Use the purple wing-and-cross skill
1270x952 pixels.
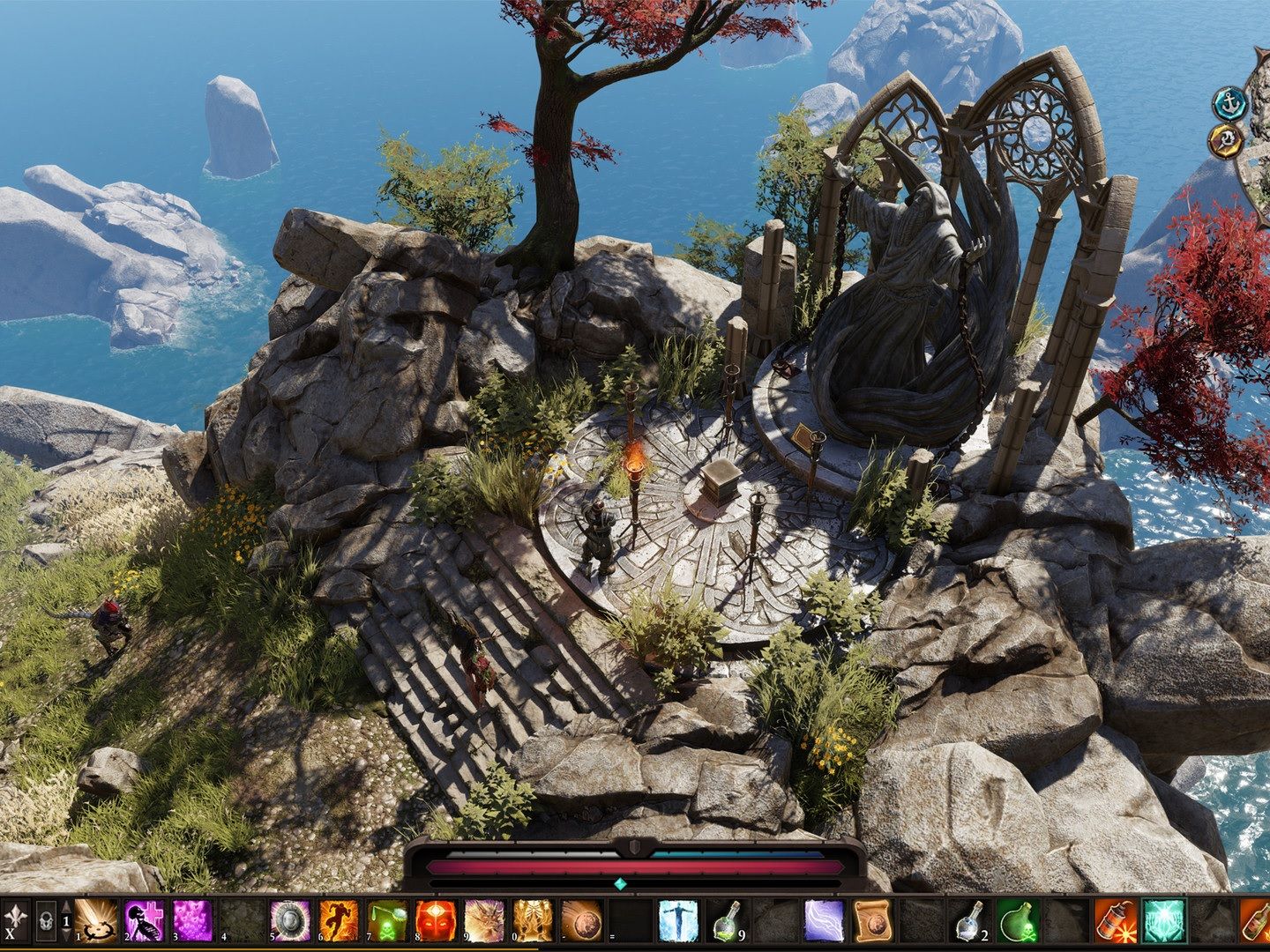[143, 921]
